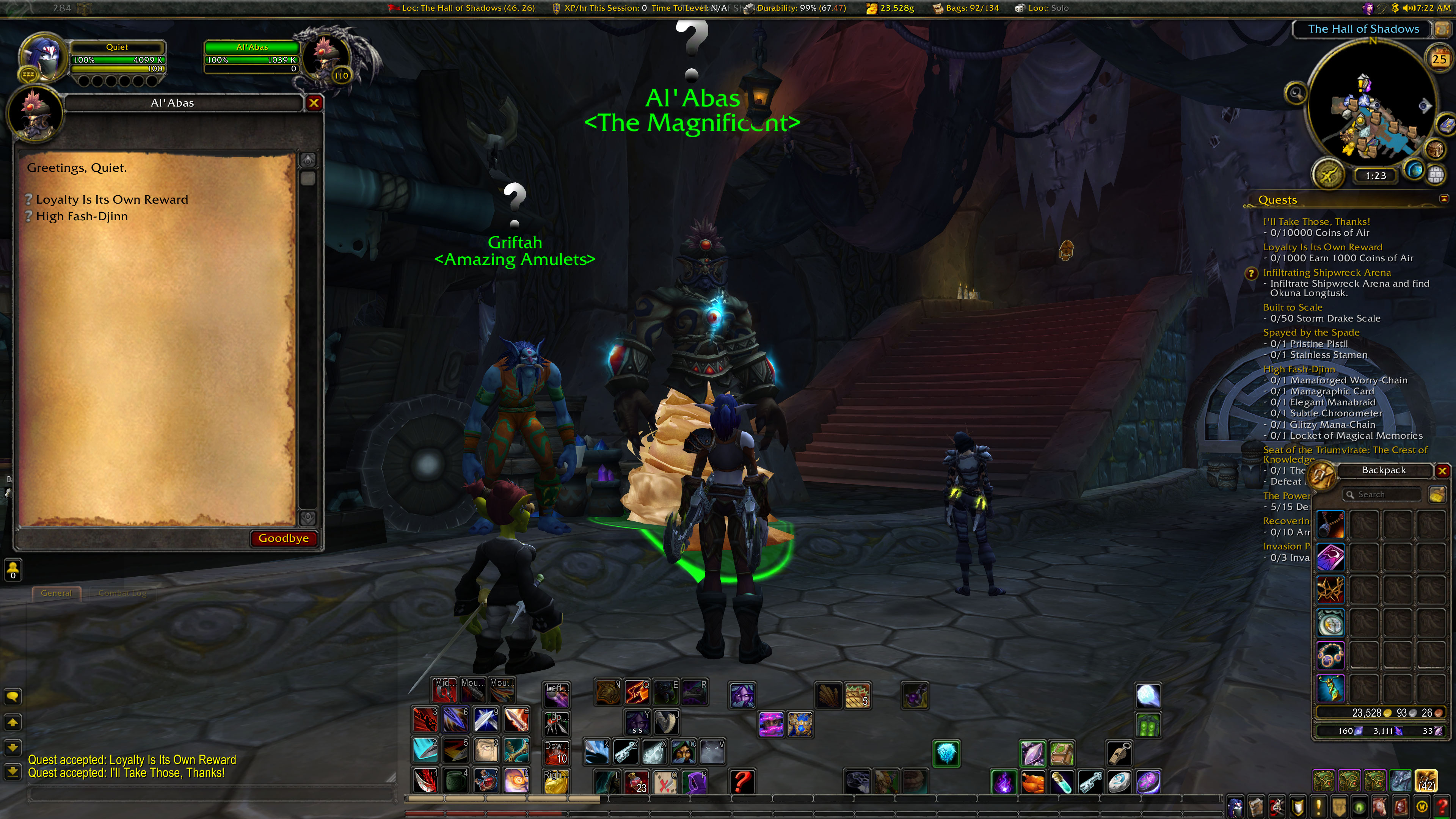Switch to the Combat Log chat tab
This screenshot has height=819, width=1456.
122,593
